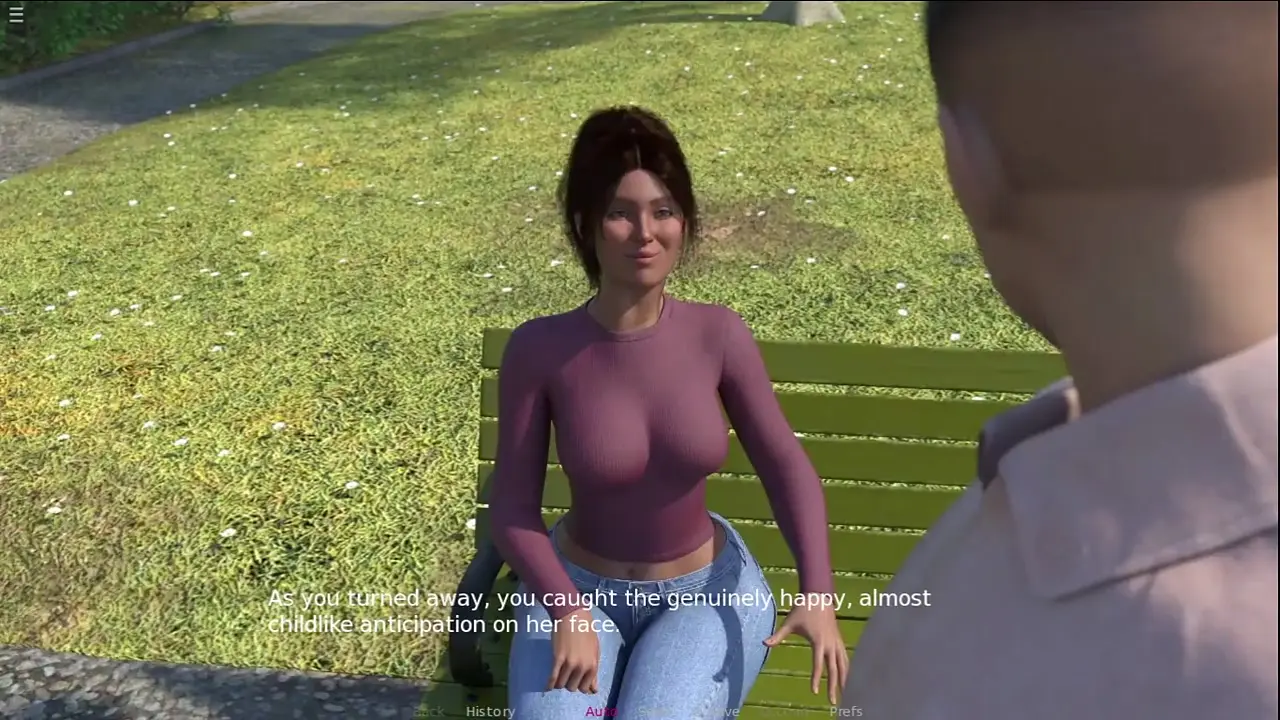Open the Save menu
The image size is (1280, 720).
722,711
